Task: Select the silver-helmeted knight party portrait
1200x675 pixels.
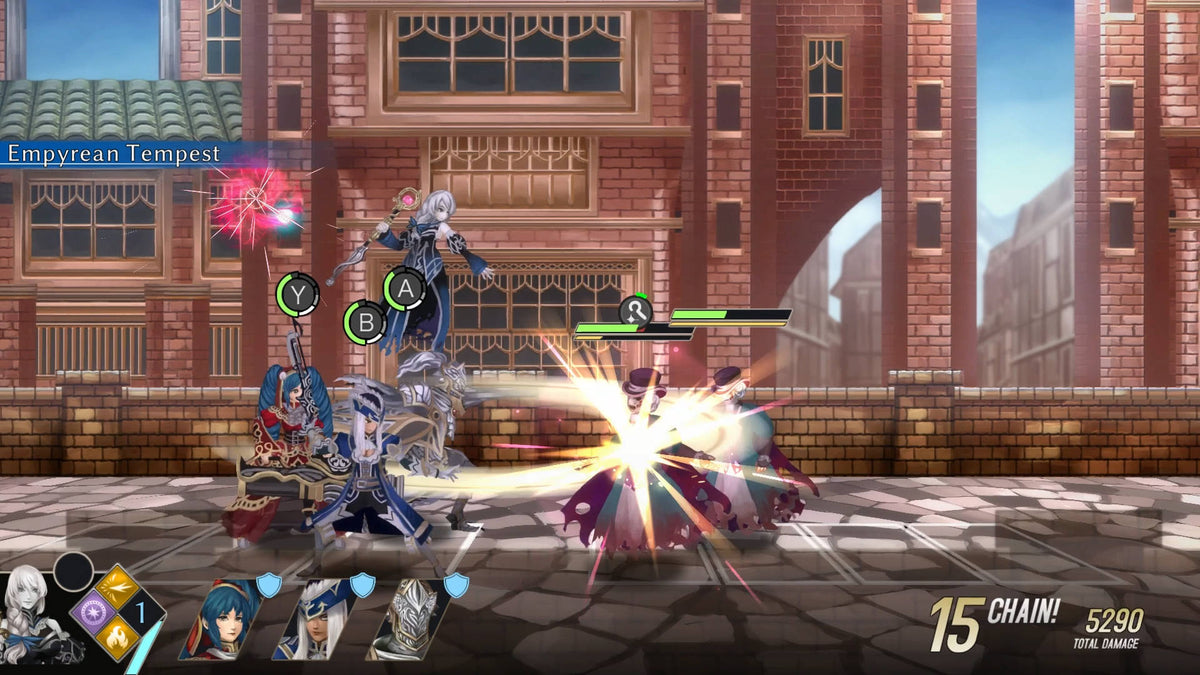Action: [407, 620]
